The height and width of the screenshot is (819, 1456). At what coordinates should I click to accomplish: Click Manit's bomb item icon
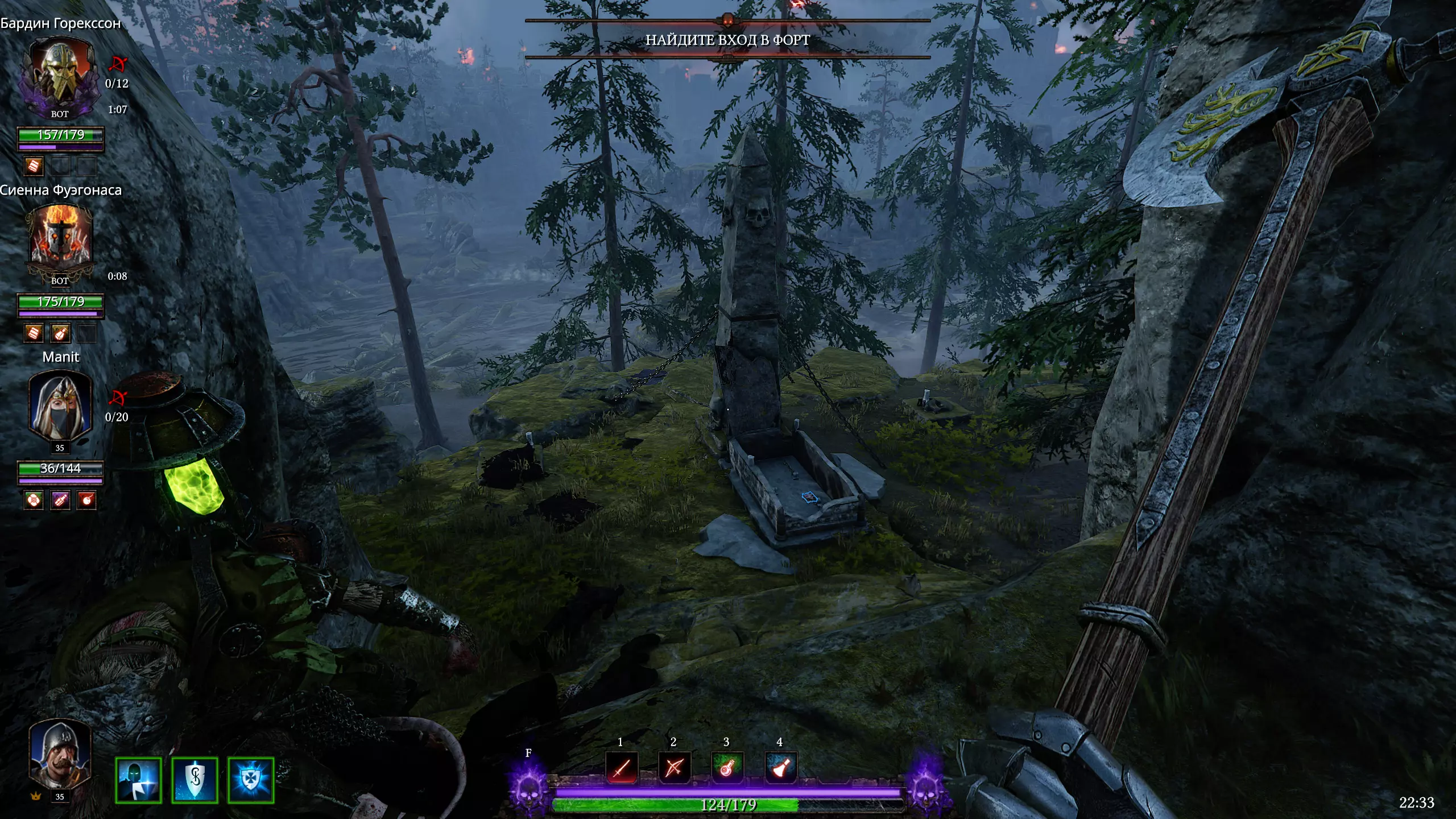tap(86, 500)
